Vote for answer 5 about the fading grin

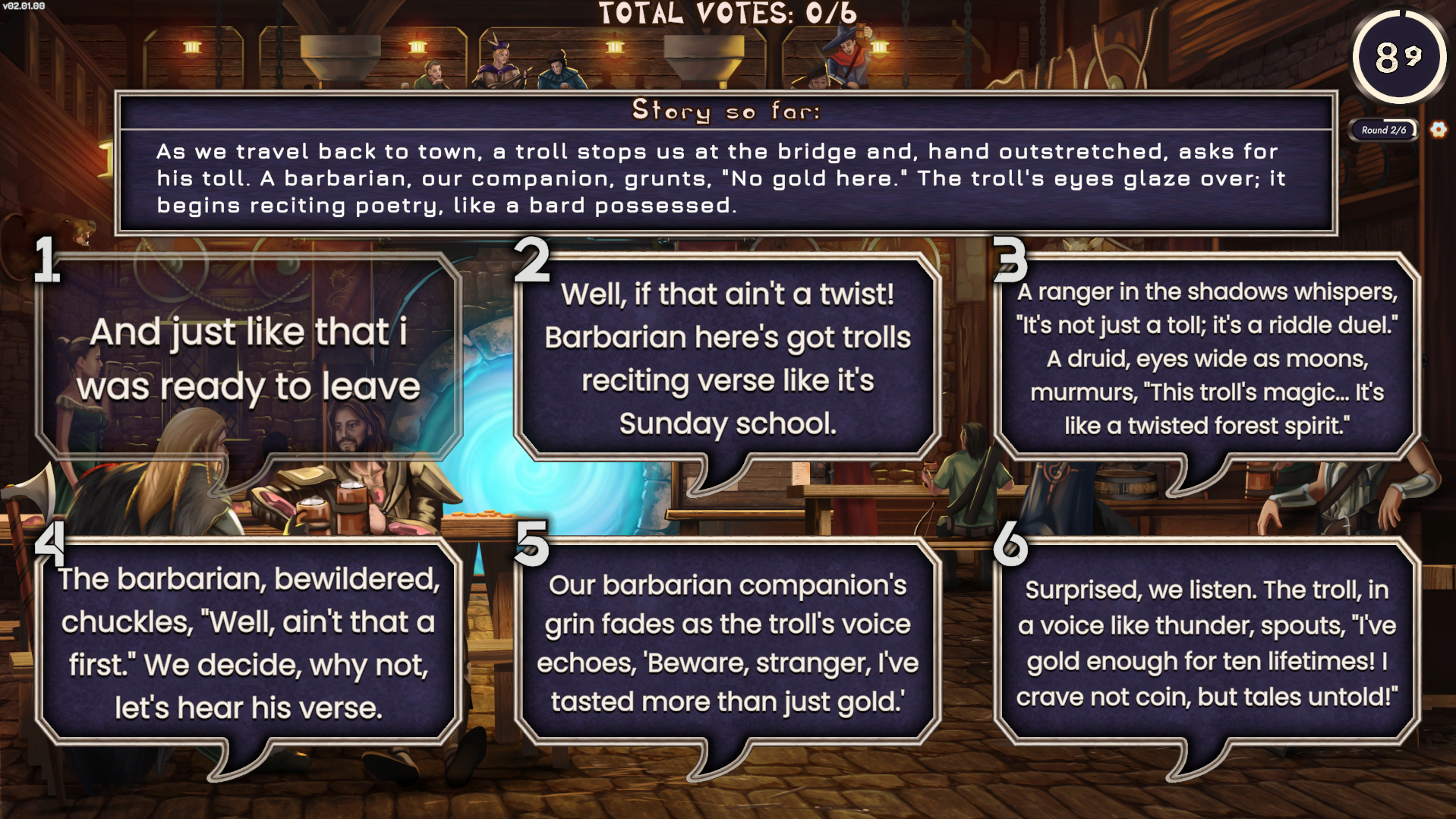tap(727, 642)
